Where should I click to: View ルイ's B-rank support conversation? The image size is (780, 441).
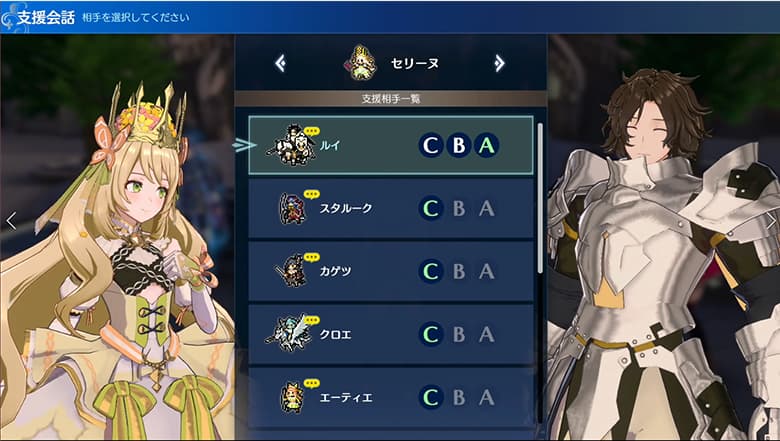459,146
